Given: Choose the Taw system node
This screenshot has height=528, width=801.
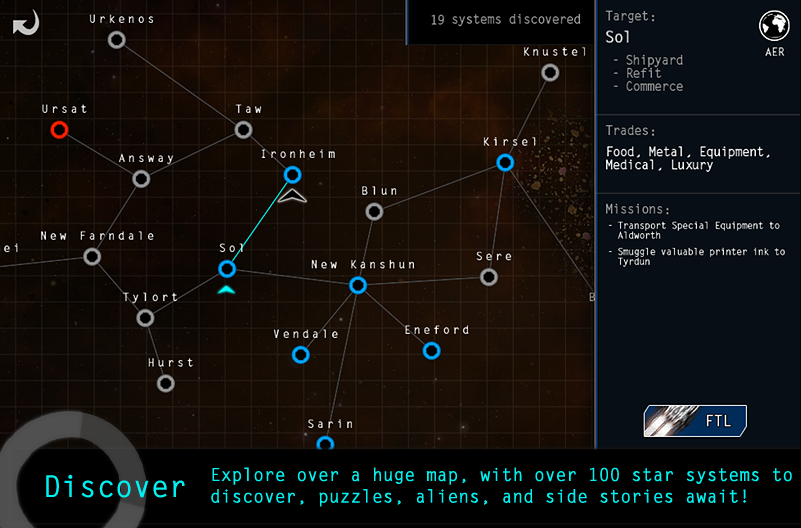Looking at the screenshot, I should pos(243,130).
